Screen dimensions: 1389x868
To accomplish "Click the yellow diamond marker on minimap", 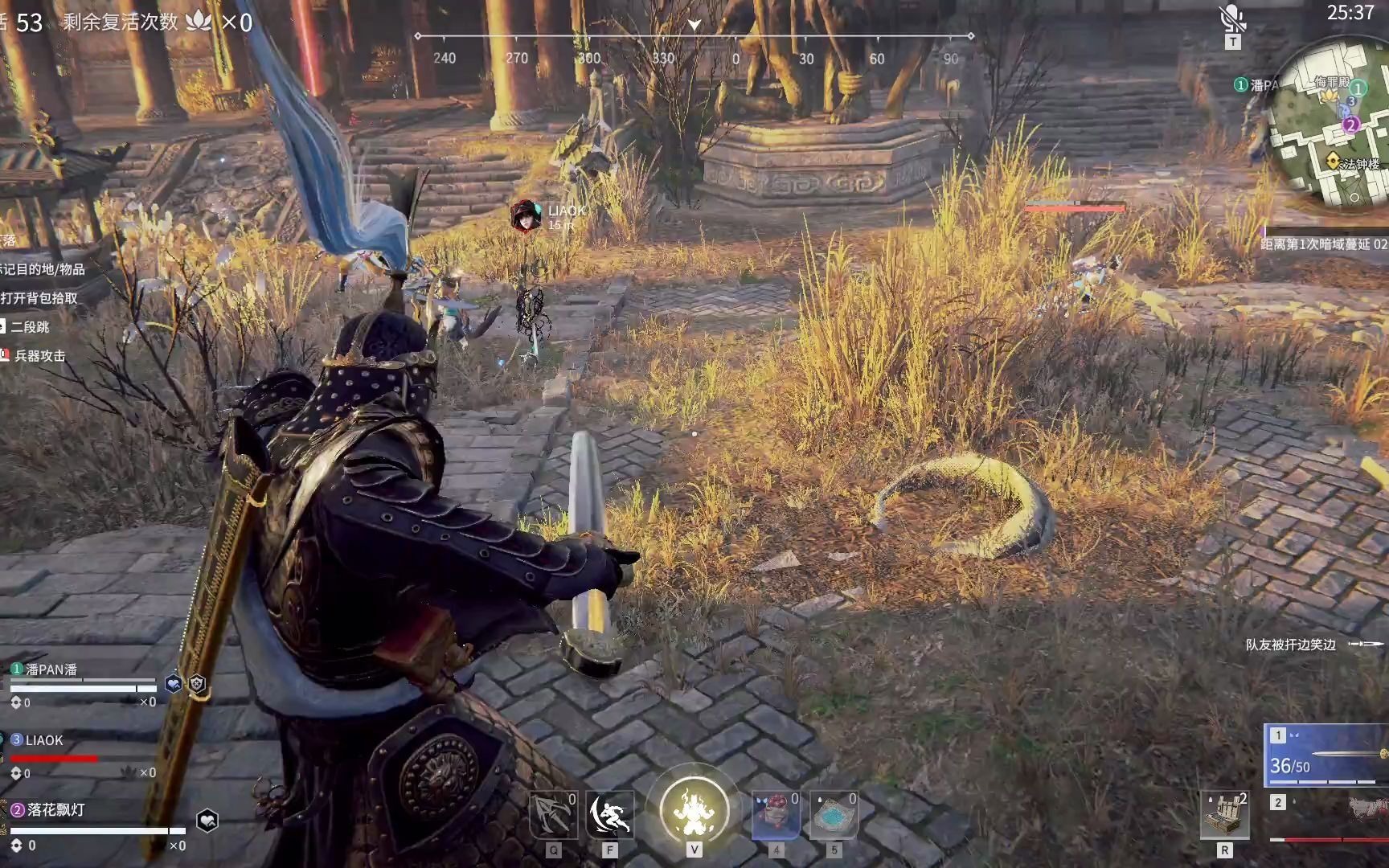I will point(1333,162).
